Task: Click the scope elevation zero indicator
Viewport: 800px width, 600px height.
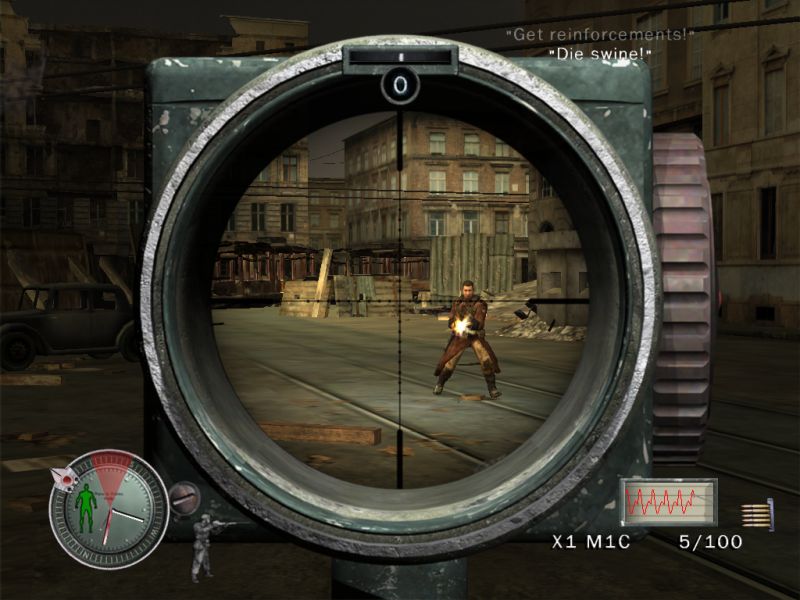Action: [x=400, y=87]
